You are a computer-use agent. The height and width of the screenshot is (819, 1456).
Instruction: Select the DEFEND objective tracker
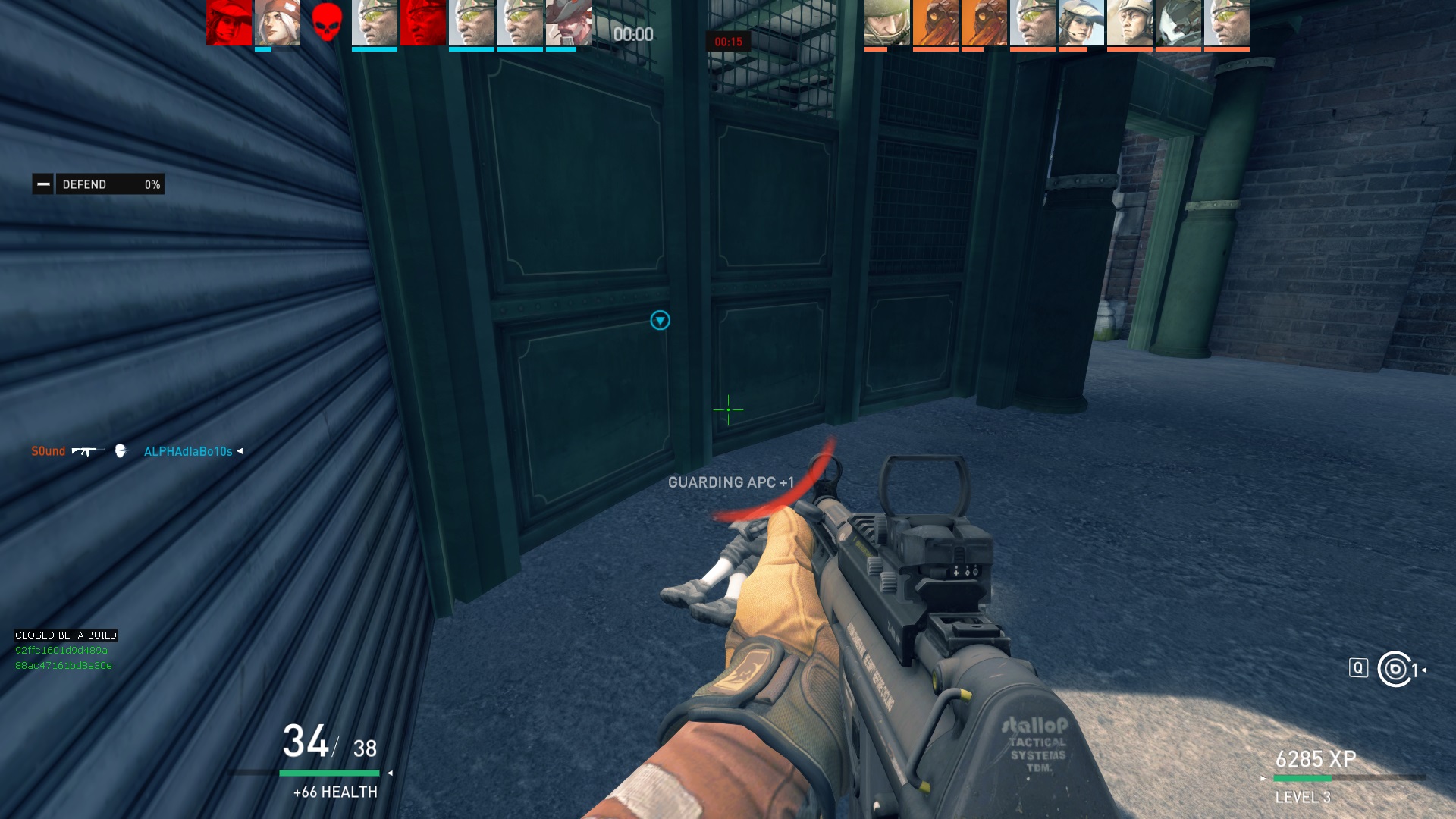[110, 184]
